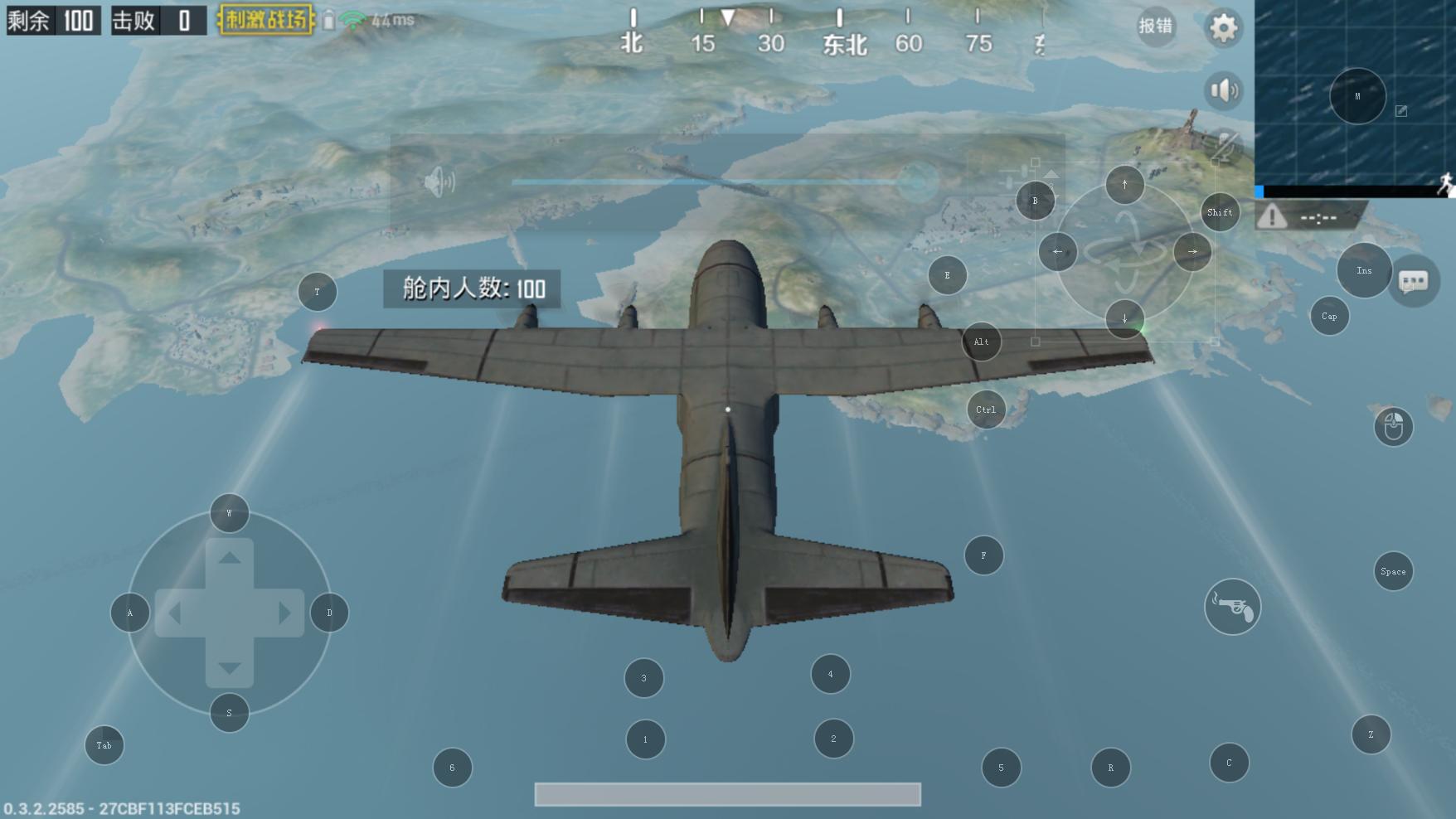1456x819 pixels.
Task: Click the movement pad up arrow
Action: point(230,557)
